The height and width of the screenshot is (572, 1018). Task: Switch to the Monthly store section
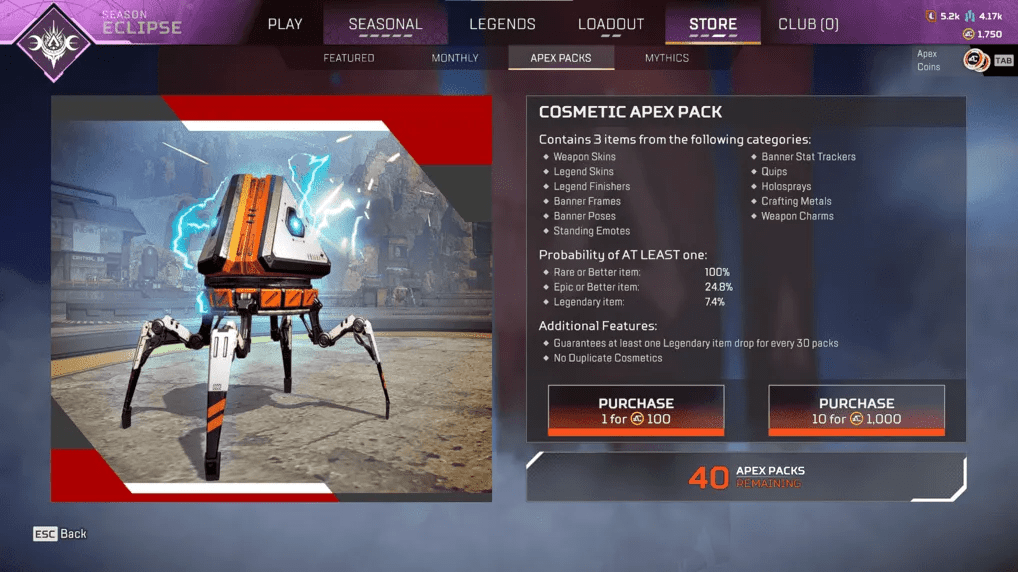[x=455, y=58]
